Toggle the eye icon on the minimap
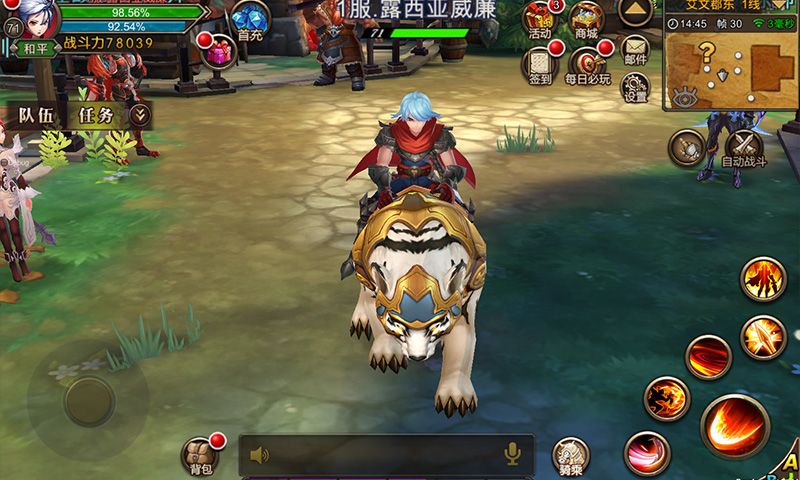 coord(685,97)
